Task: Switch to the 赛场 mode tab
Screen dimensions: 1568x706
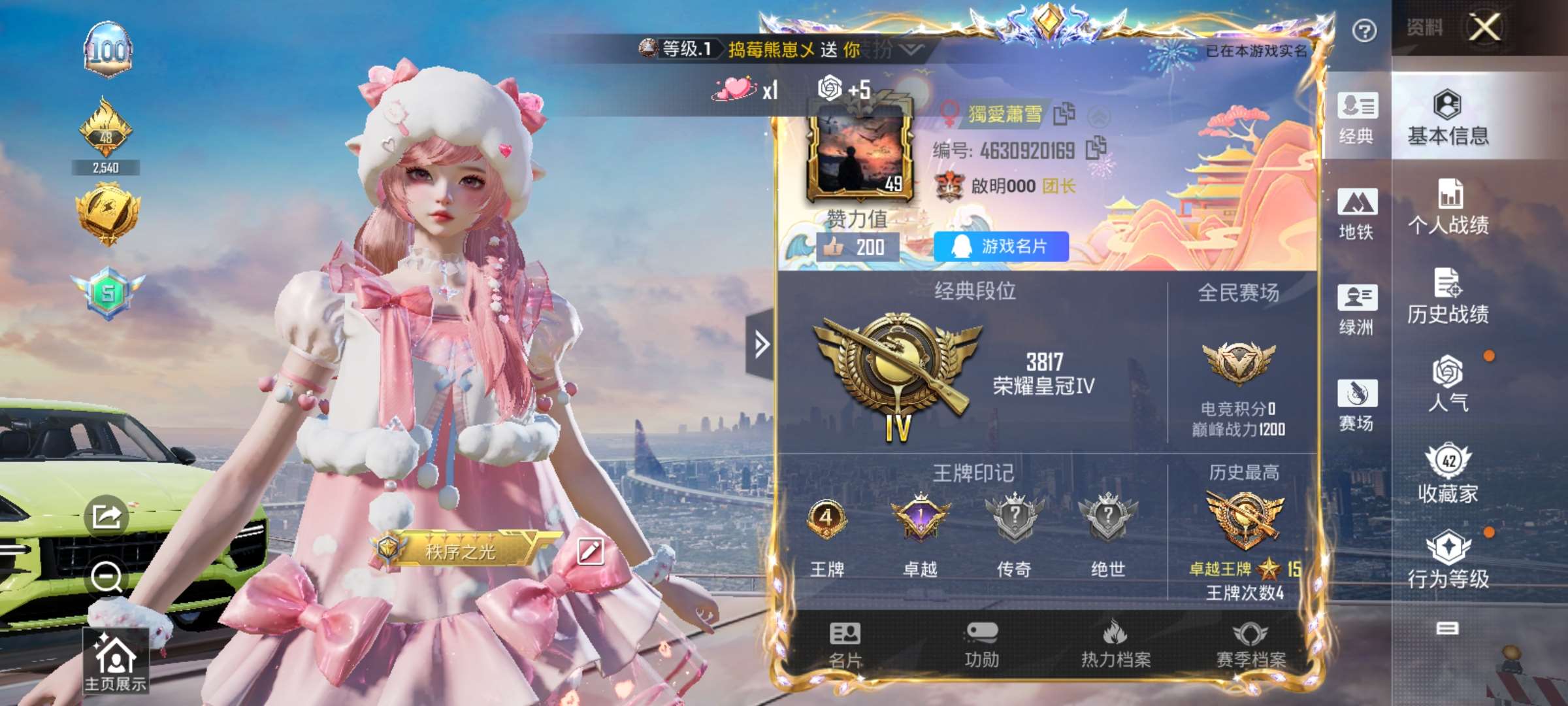Action: pyautogui.click(x=1357, y=405)
